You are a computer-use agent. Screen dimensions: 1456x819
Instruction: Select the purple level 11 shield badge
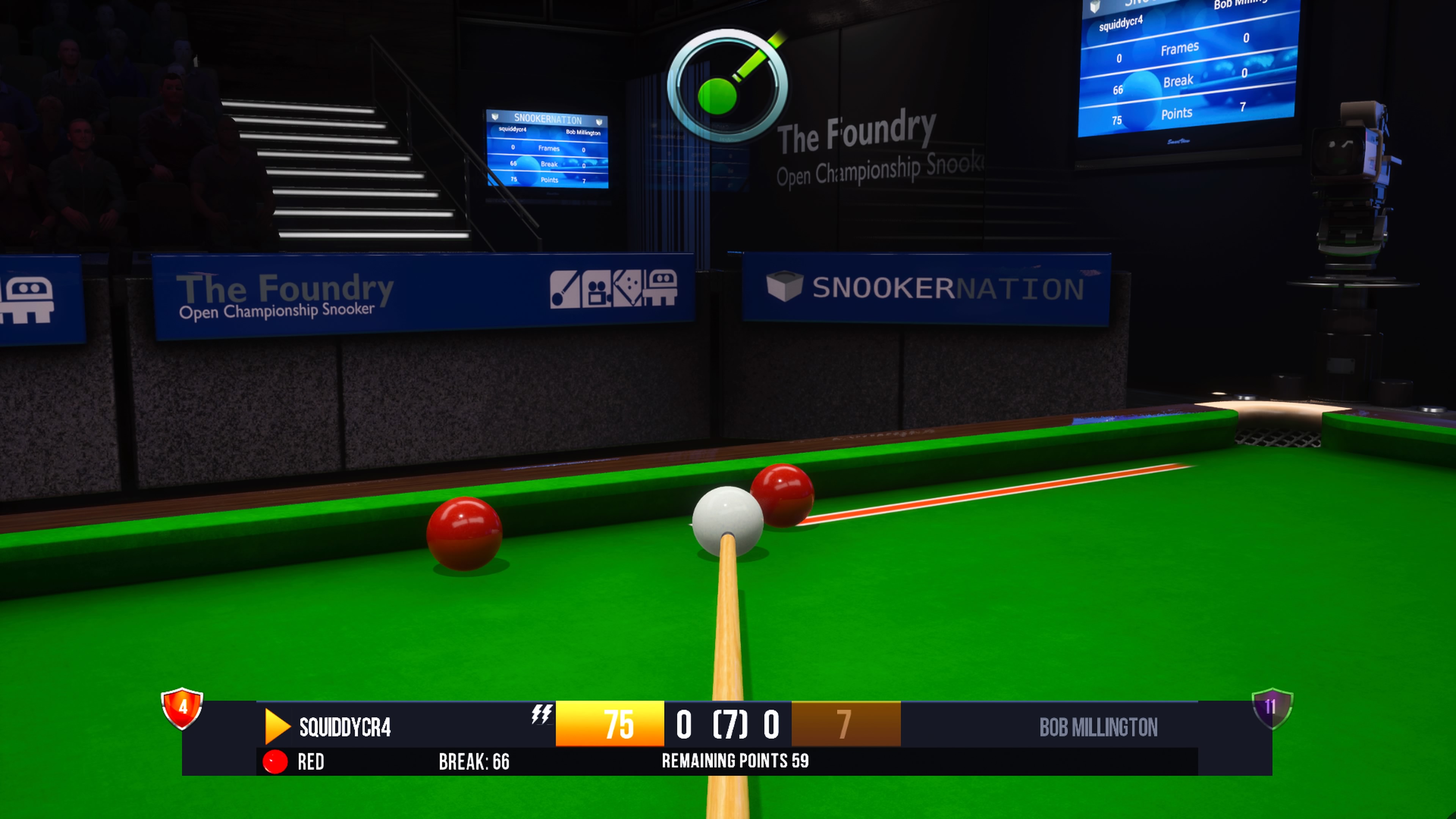coord(1272,708)
